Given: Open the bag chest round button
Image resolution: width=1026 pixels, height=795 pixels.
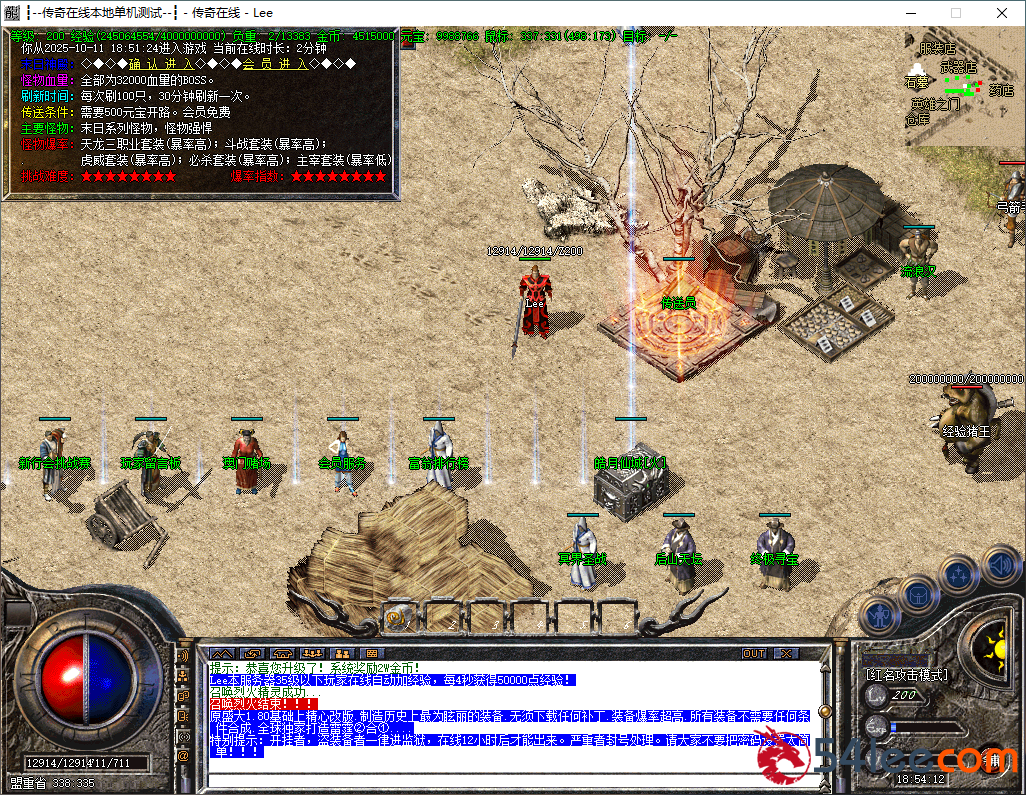Looking at the screenshot, I should point(918,594).
